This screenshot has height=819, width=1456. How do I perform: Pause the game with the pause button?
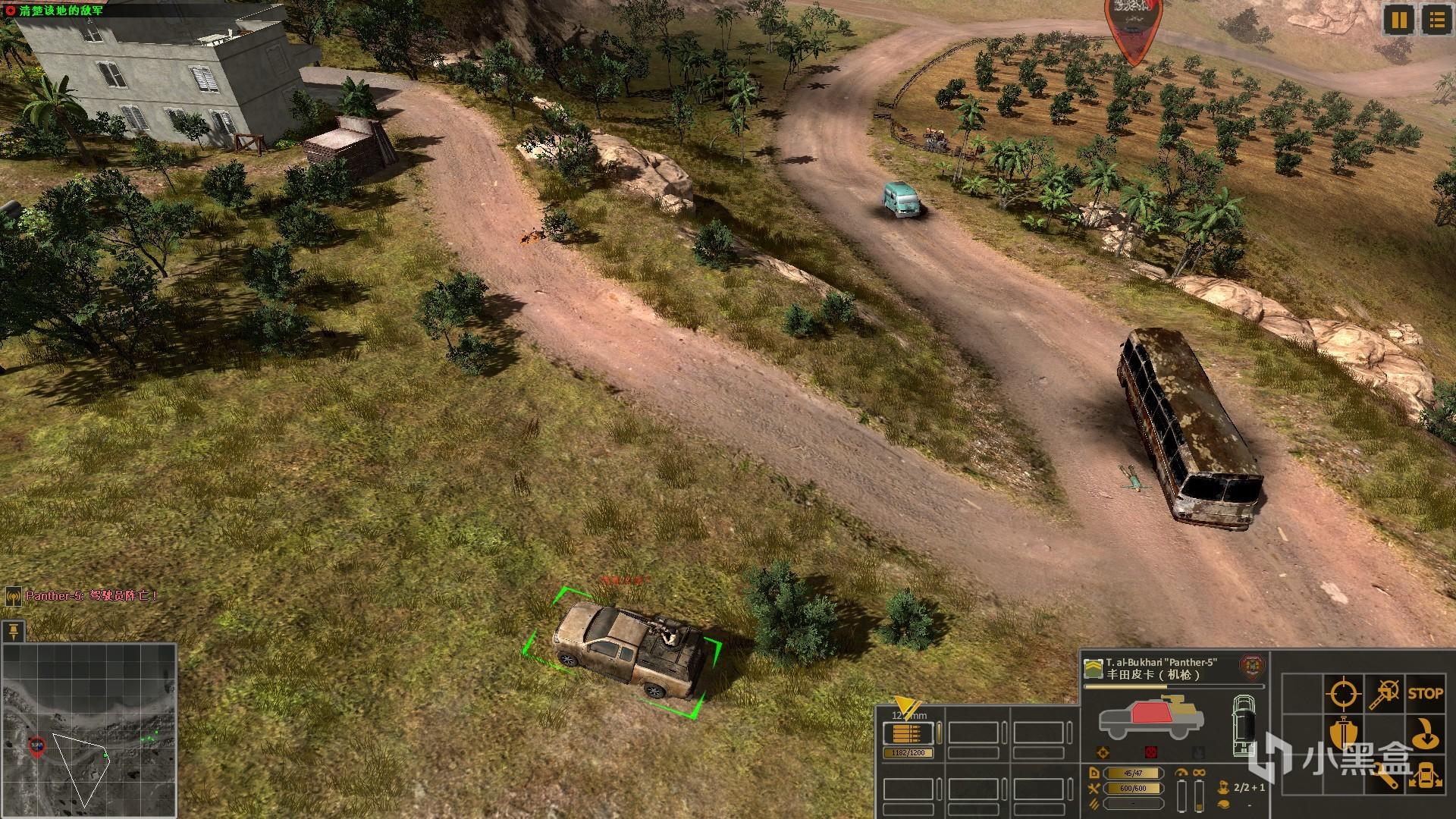point(1399,20)
